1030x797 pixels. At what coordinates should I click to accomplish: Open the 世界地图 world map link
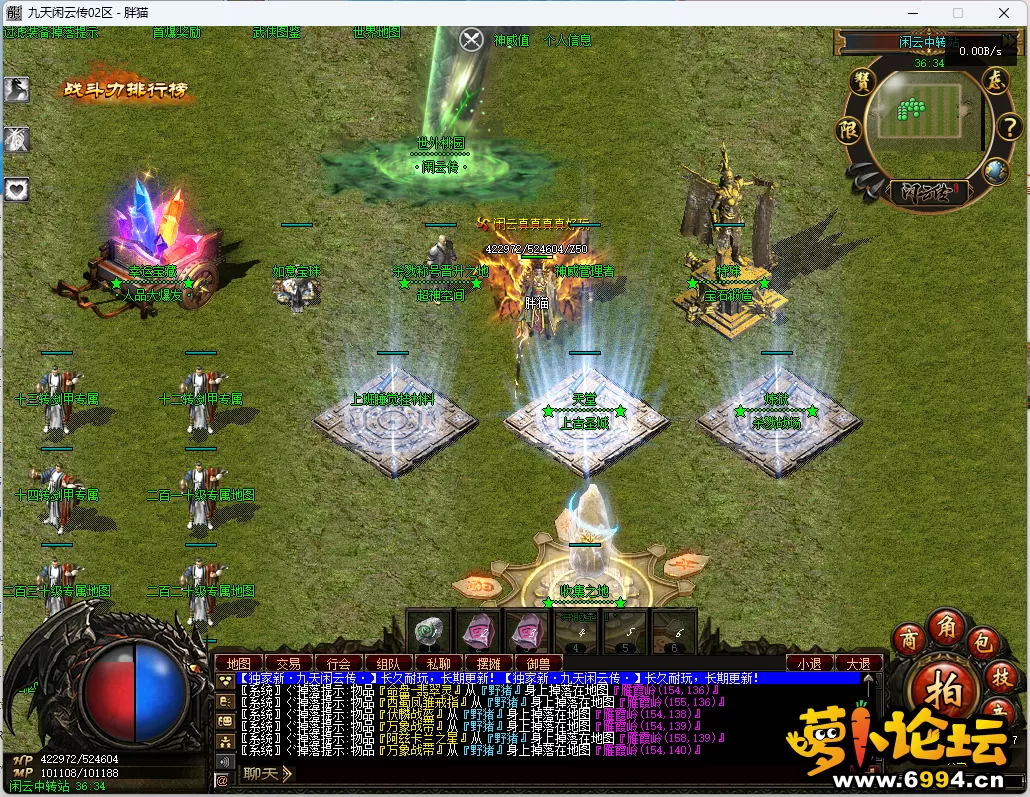pyautogui.click(x=377, y=32)
